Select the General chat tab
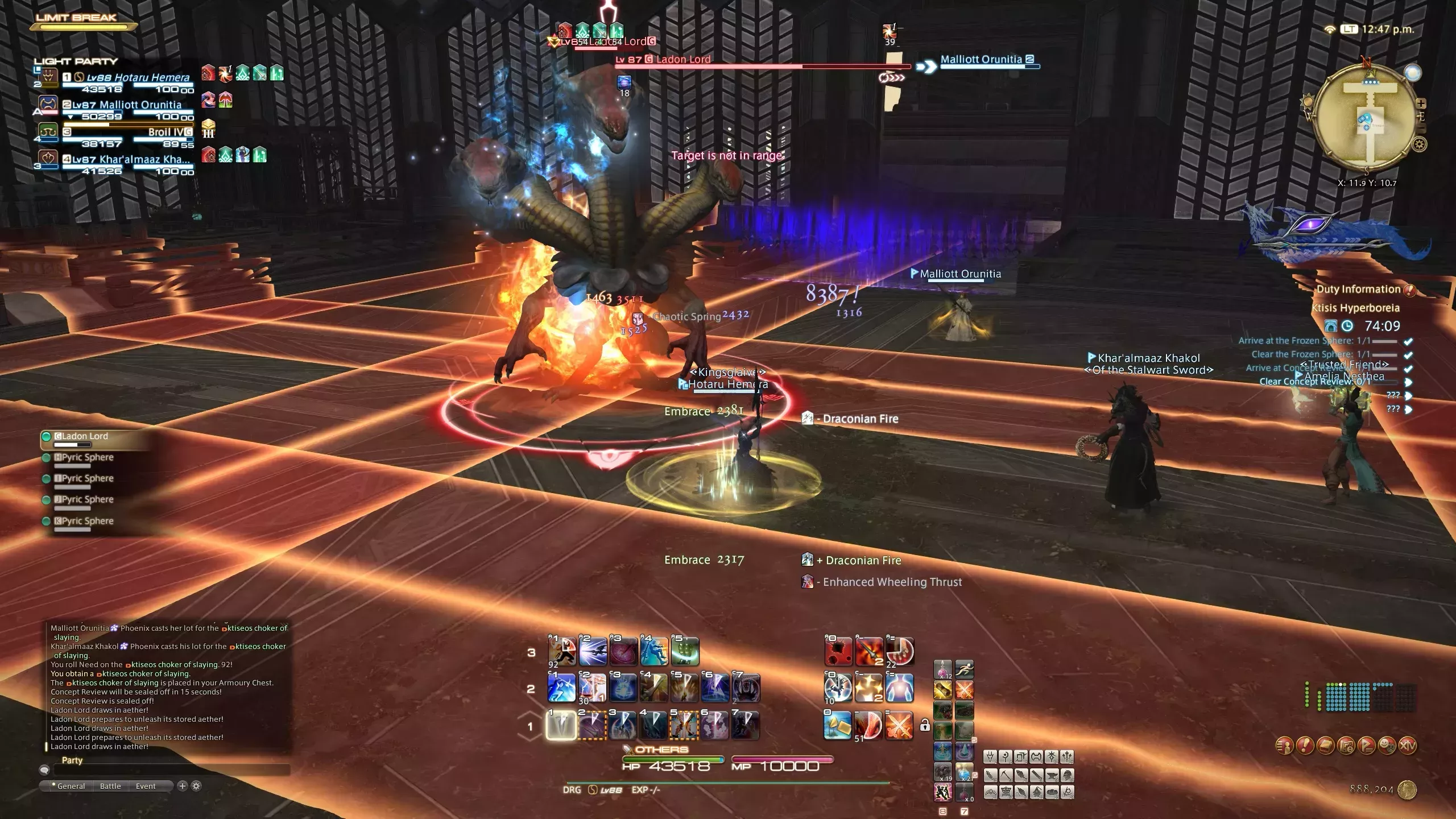Screen dimensions: 1456x819 click(x=71, y=786)
